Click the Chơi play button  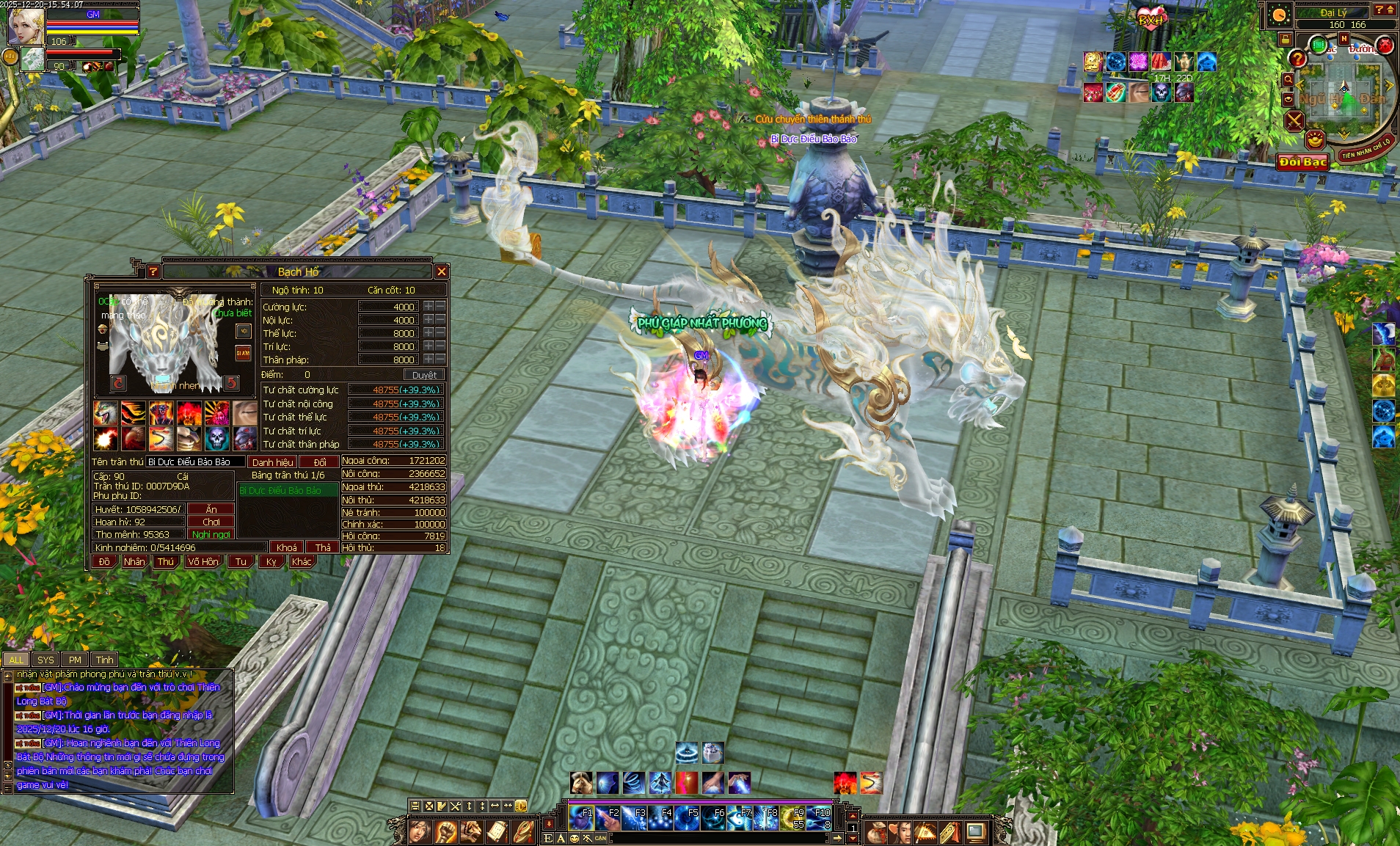211,522
